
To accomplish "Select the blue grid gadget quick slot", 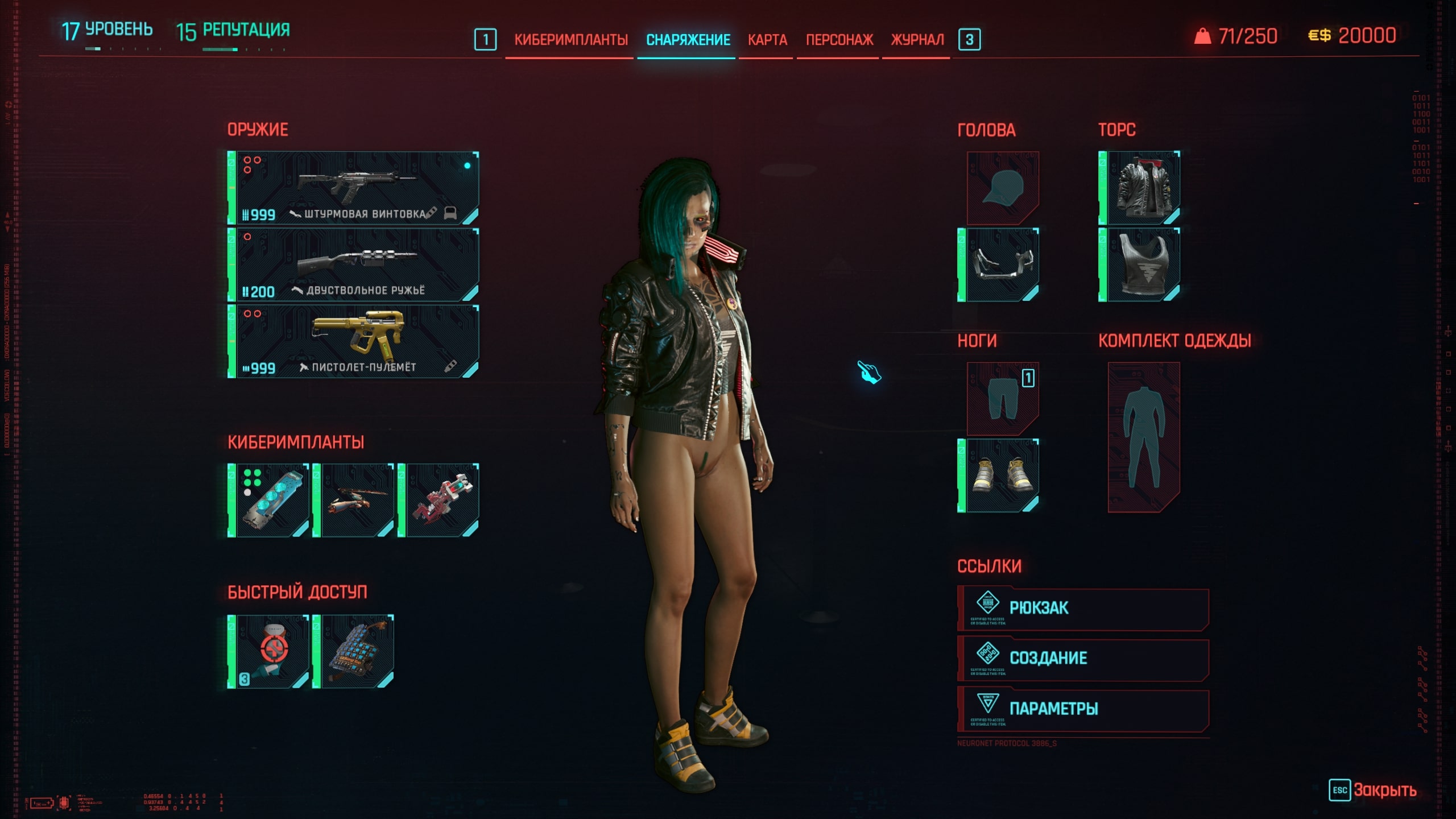I will tap(354, 651).
